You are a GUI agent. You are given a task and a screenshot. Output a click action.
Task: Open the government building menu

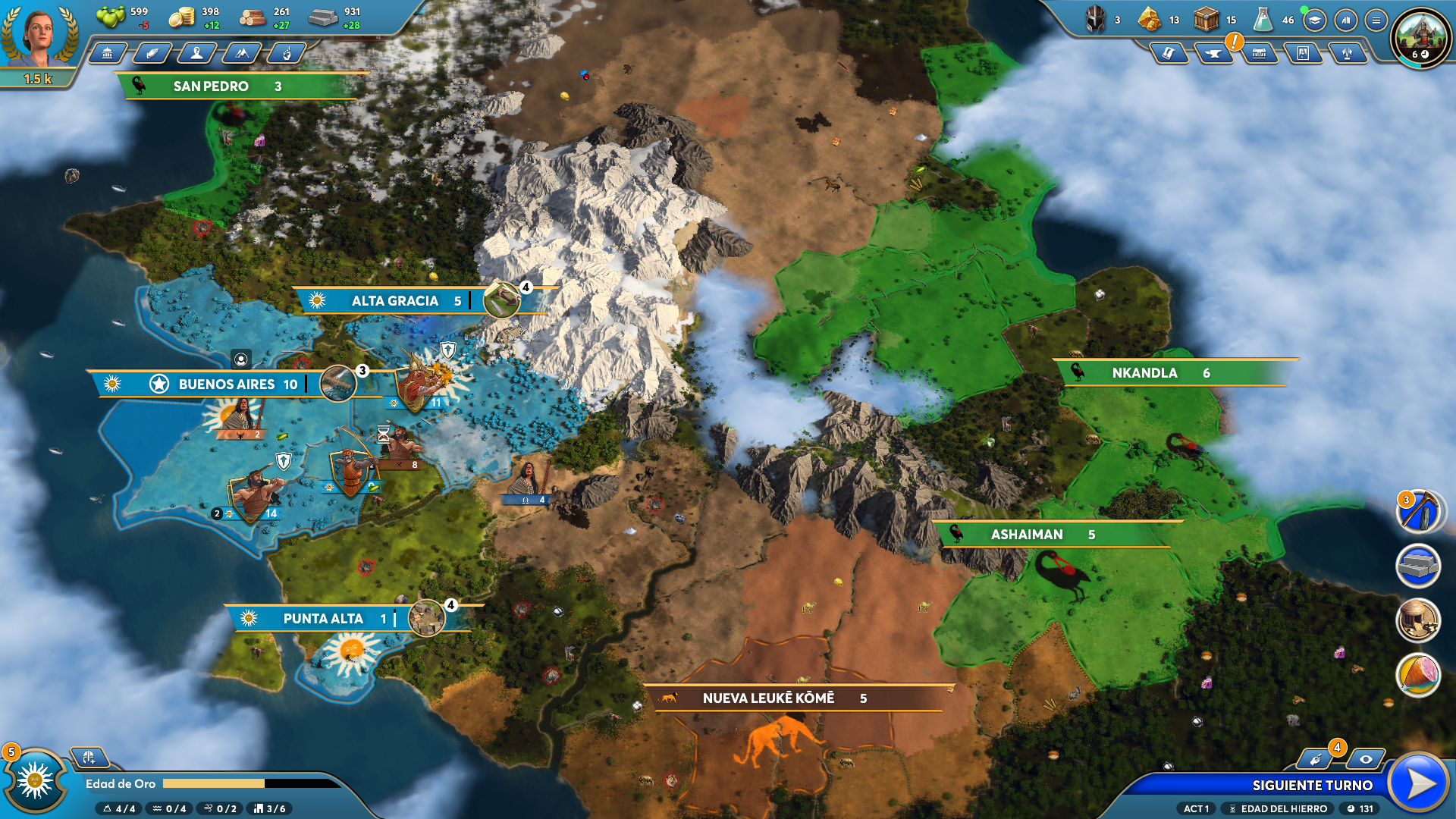[108, 53]
